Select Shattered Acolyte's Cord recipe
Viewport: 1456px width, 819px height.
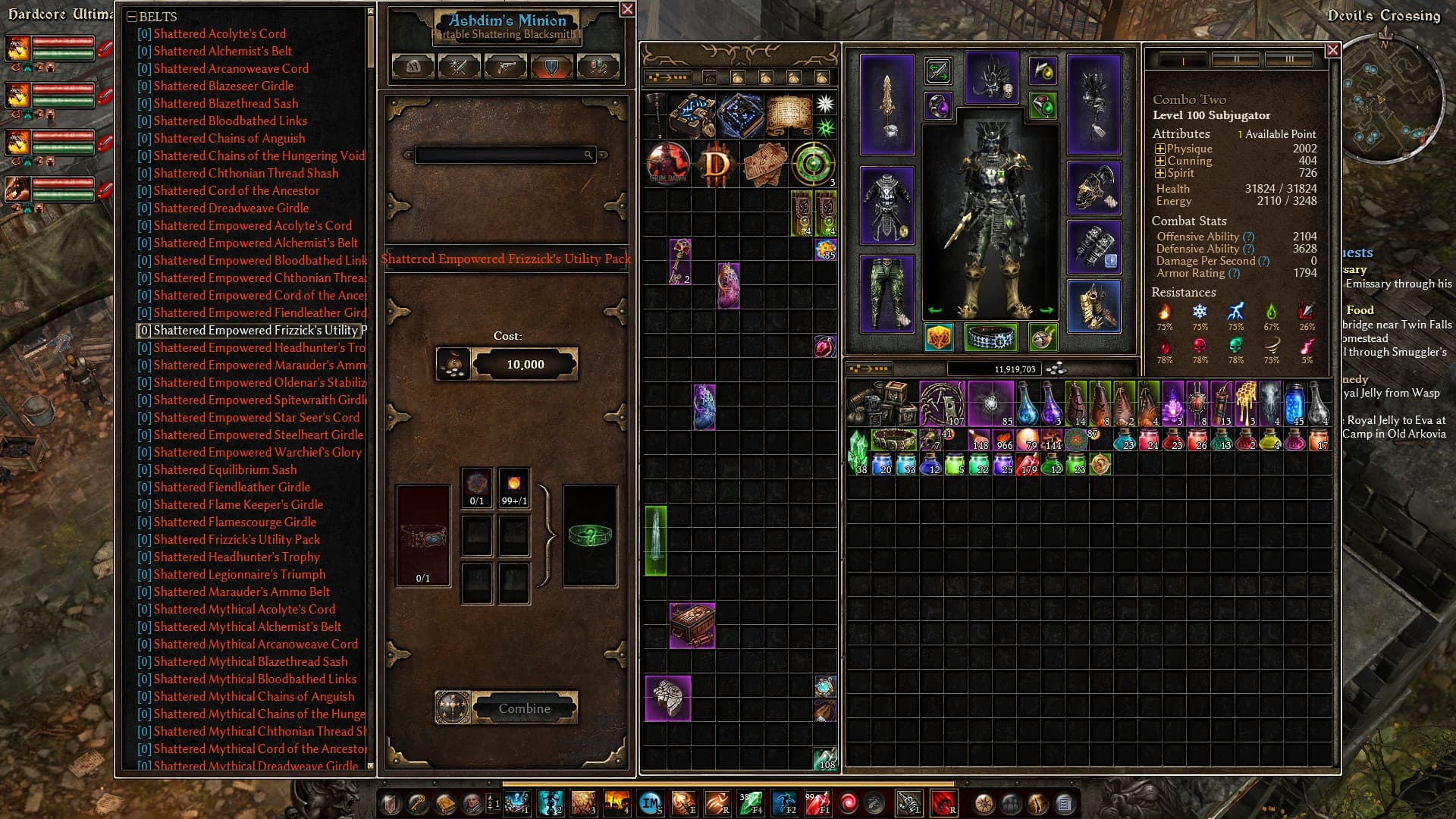click(x=219, y=33)
